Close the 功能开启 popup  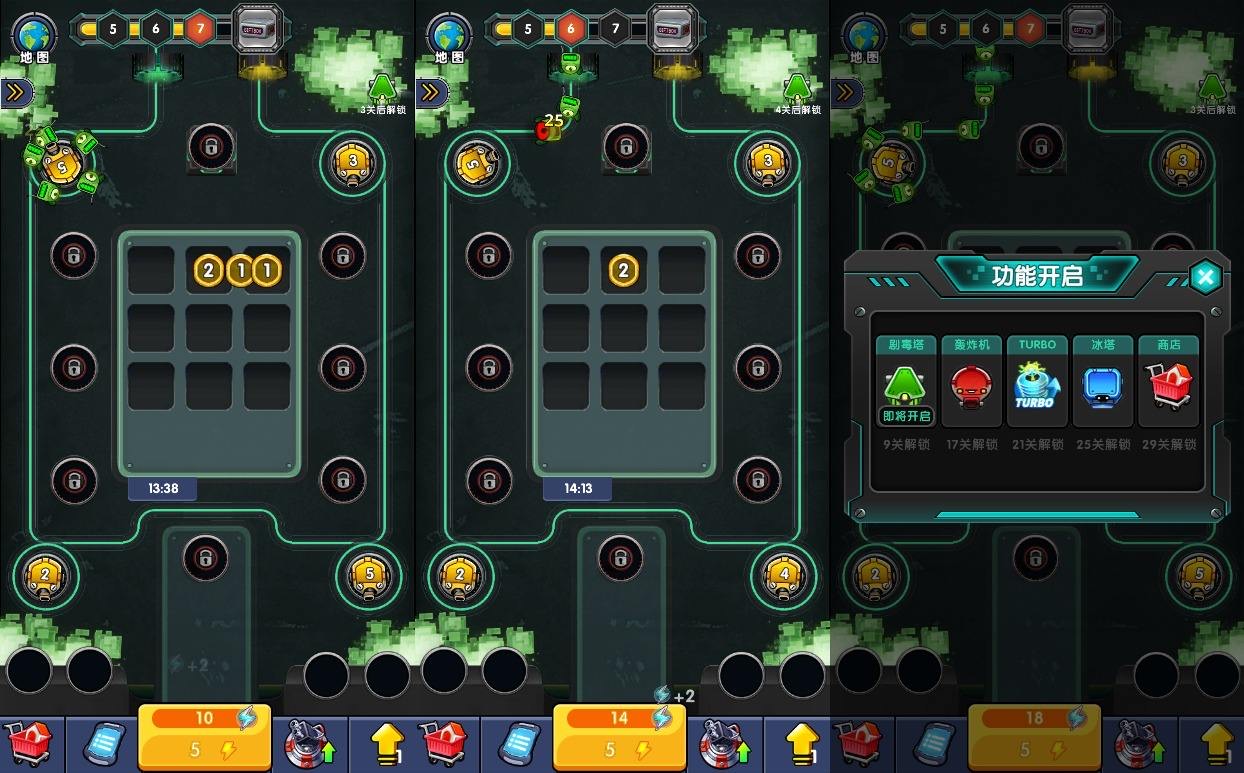click(x=1206, y=277)
